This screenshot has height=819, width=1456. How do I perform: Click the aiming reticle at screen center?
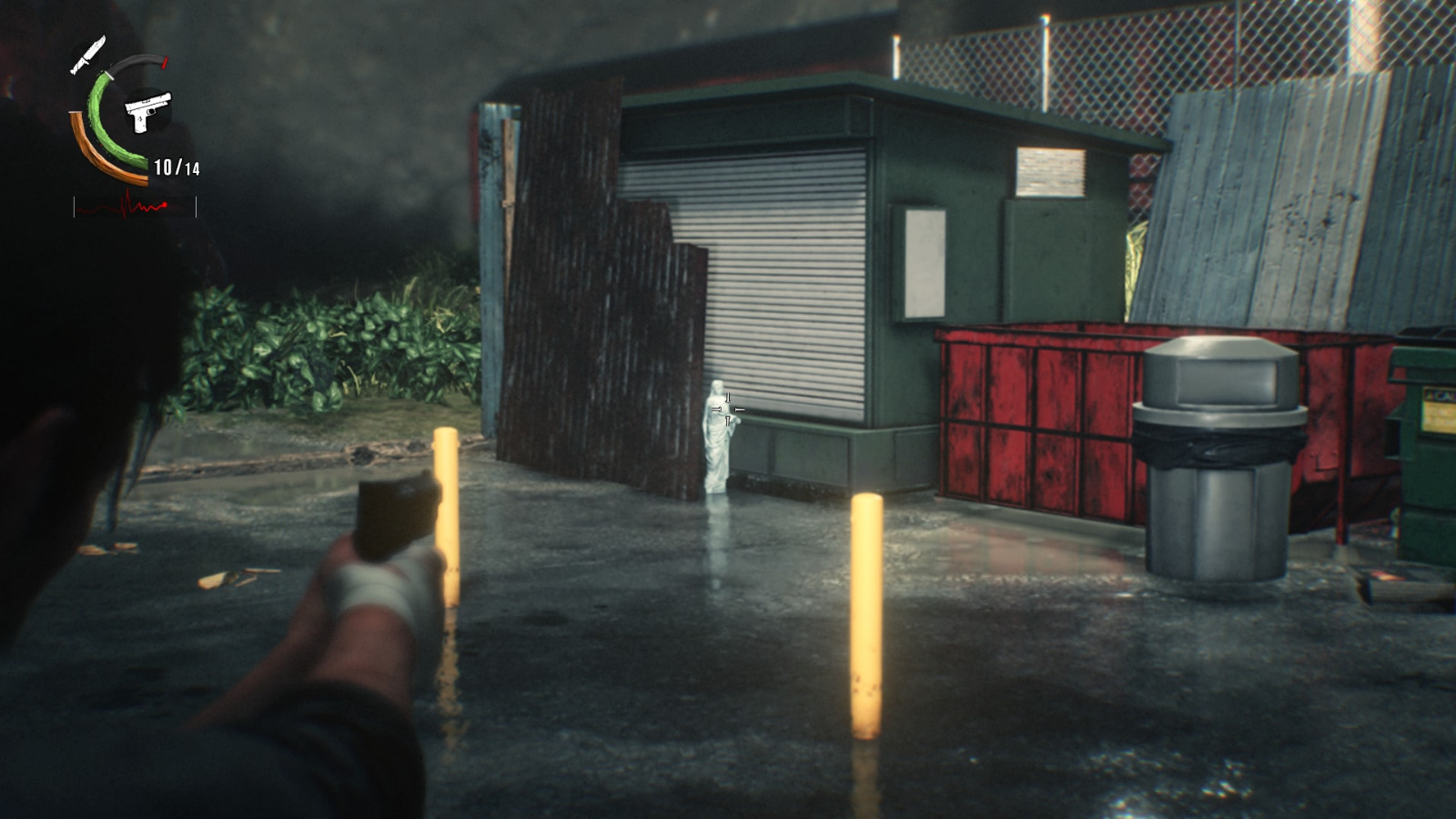pos(727,408)
